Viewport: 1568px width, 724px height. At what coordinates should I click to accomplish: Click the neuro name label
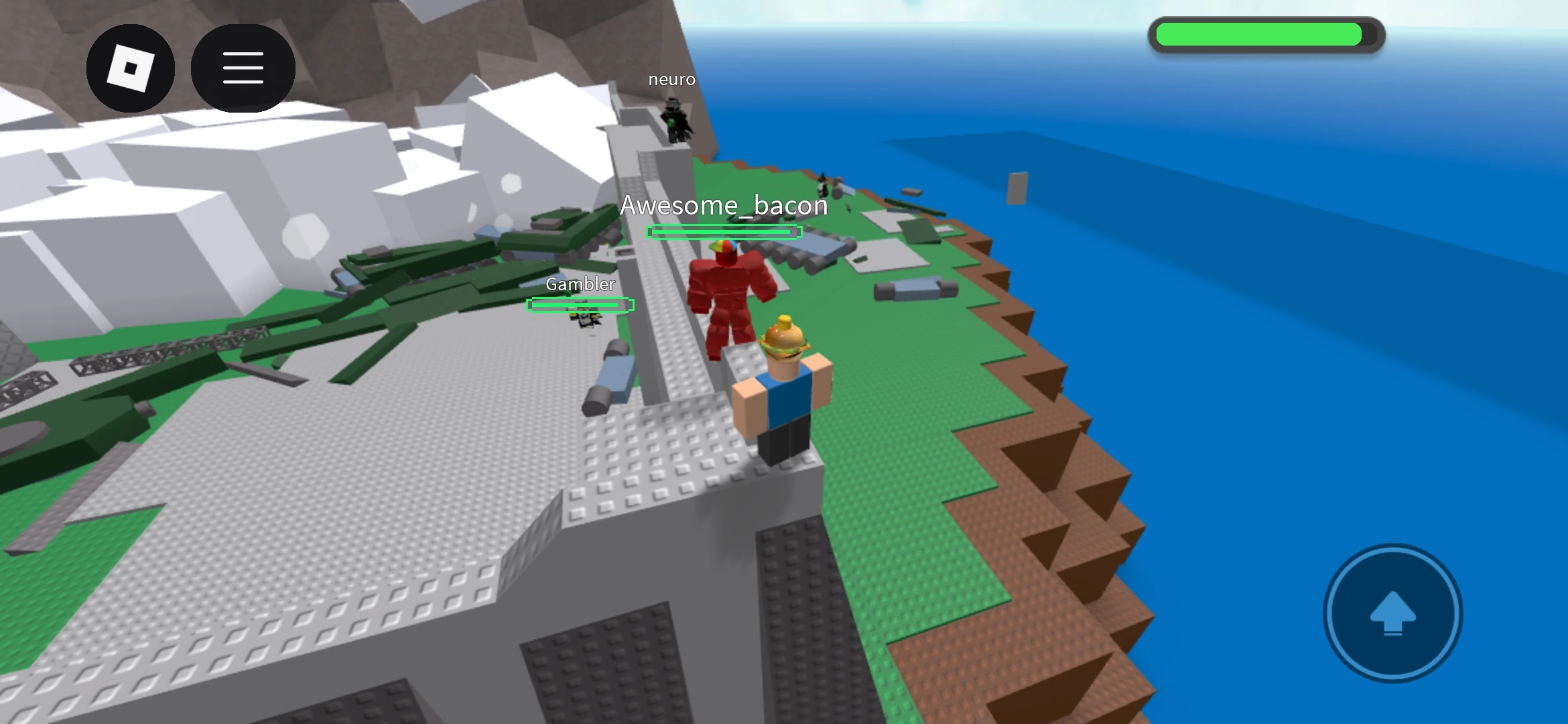671,79
